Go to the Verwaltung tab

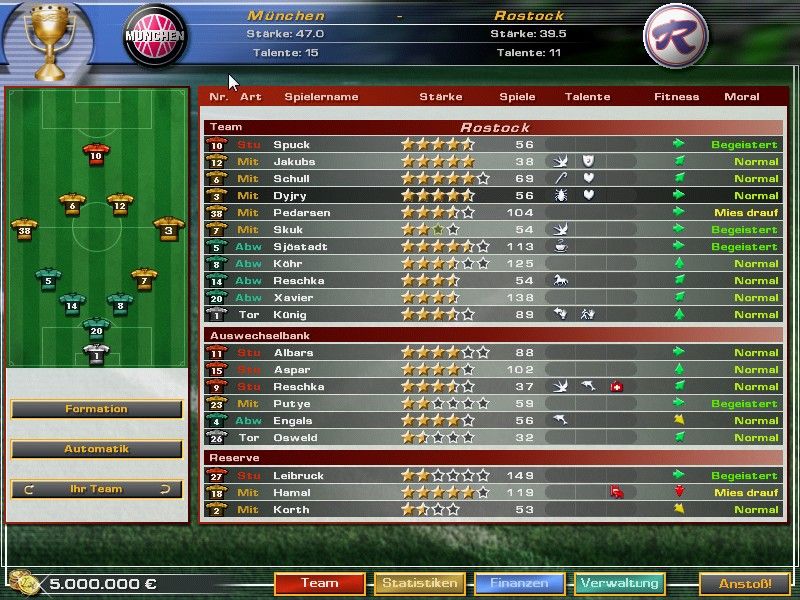[619, 583]
